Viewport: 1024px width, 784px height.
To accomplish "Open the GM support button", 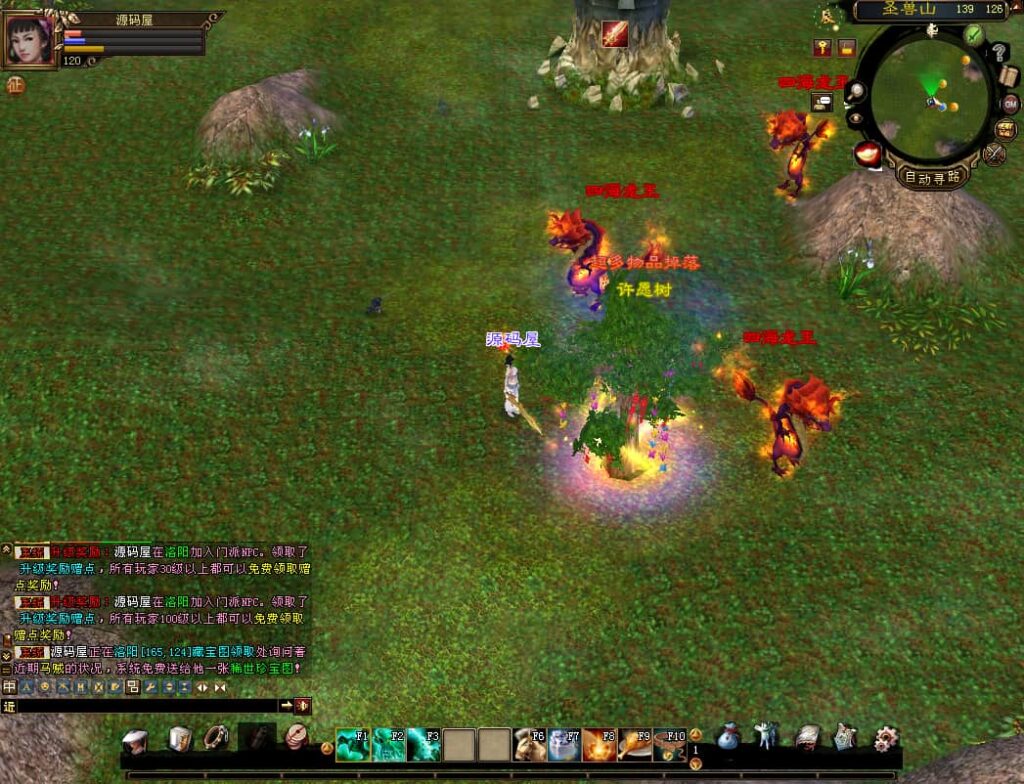I will pos(1010,104).
